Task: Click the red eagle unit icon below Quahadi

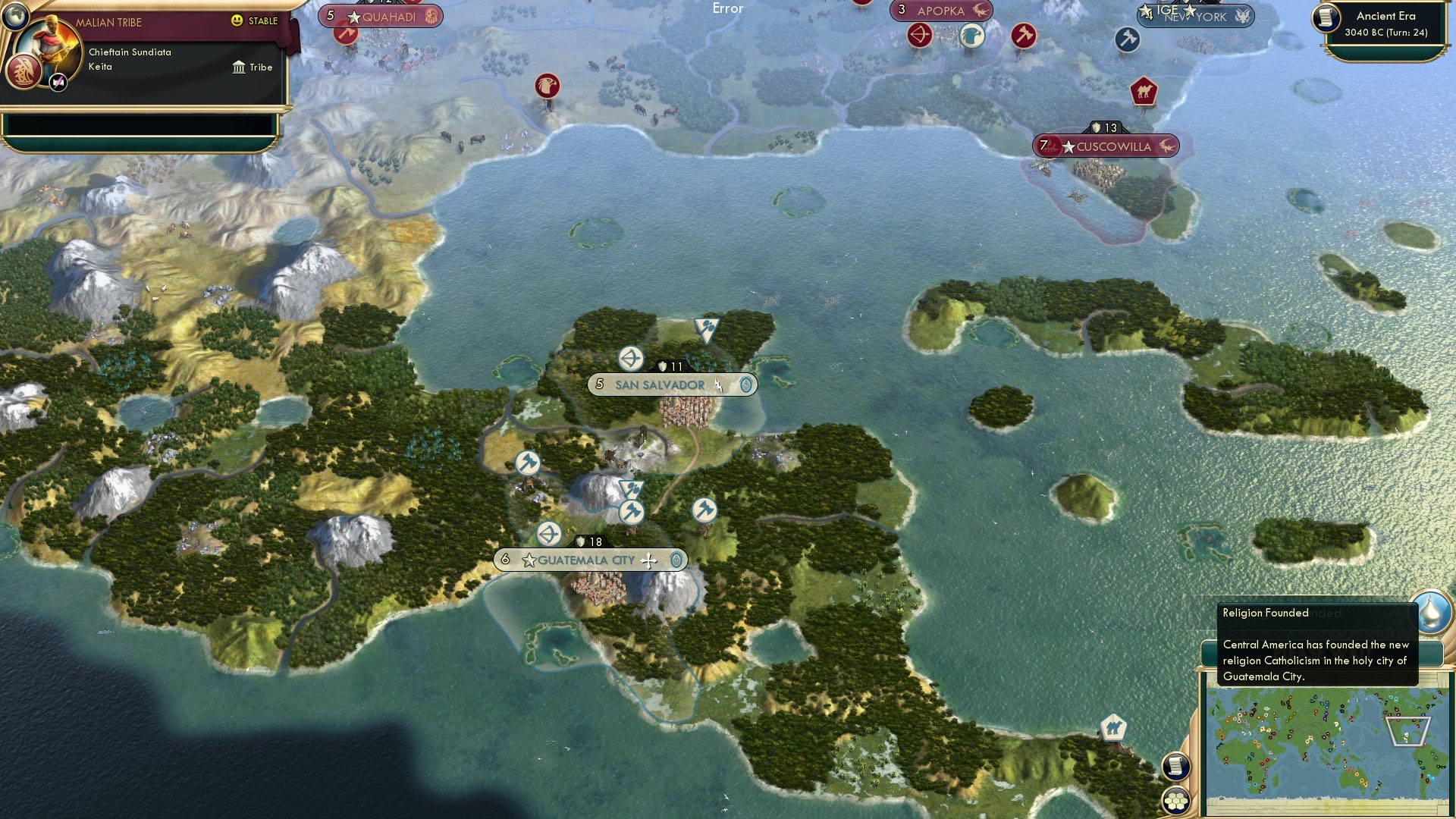Action: pos(547,86)
